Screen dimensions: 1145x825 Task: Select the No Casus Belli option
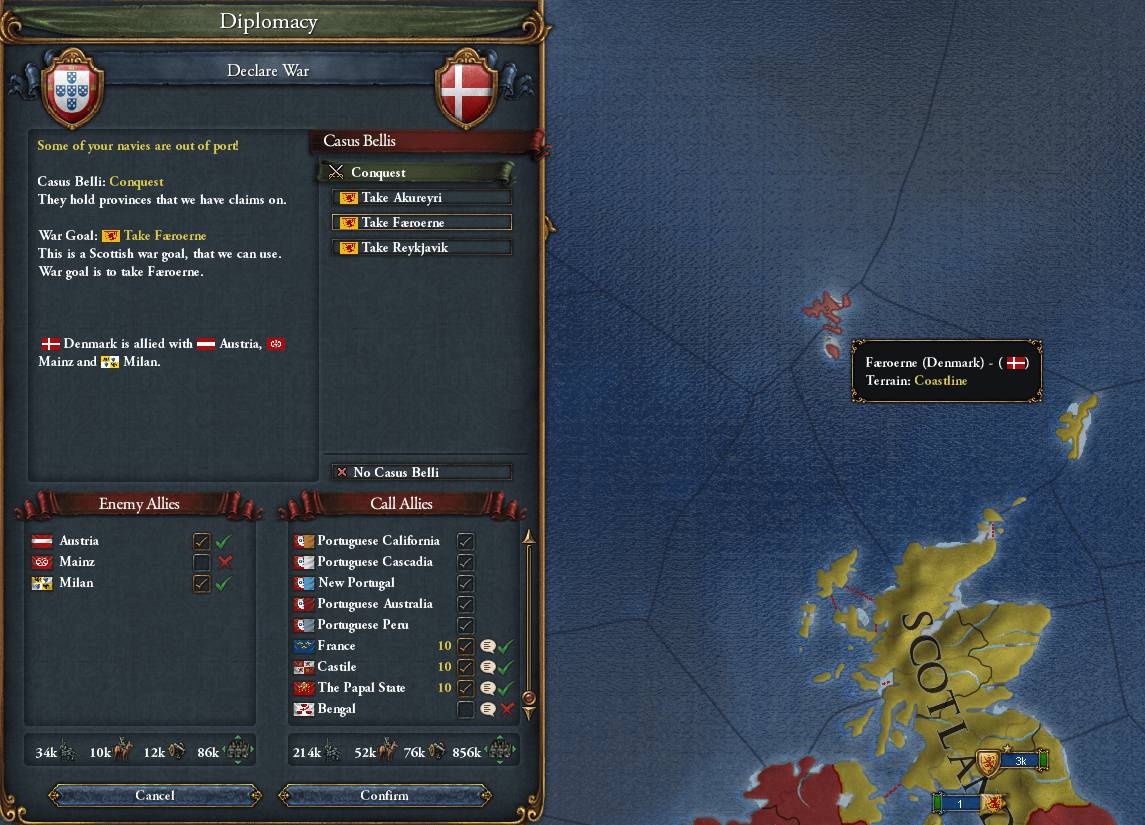422,472
